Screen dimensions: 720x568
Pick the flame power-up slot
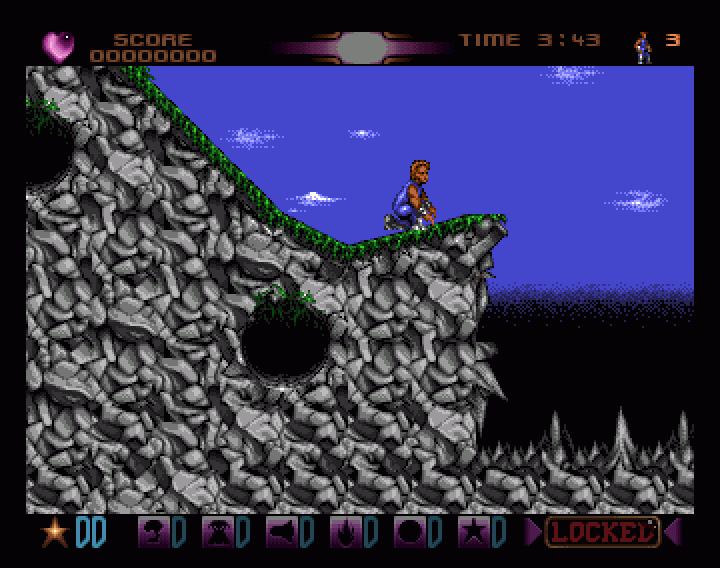click(x=345, y=532)
